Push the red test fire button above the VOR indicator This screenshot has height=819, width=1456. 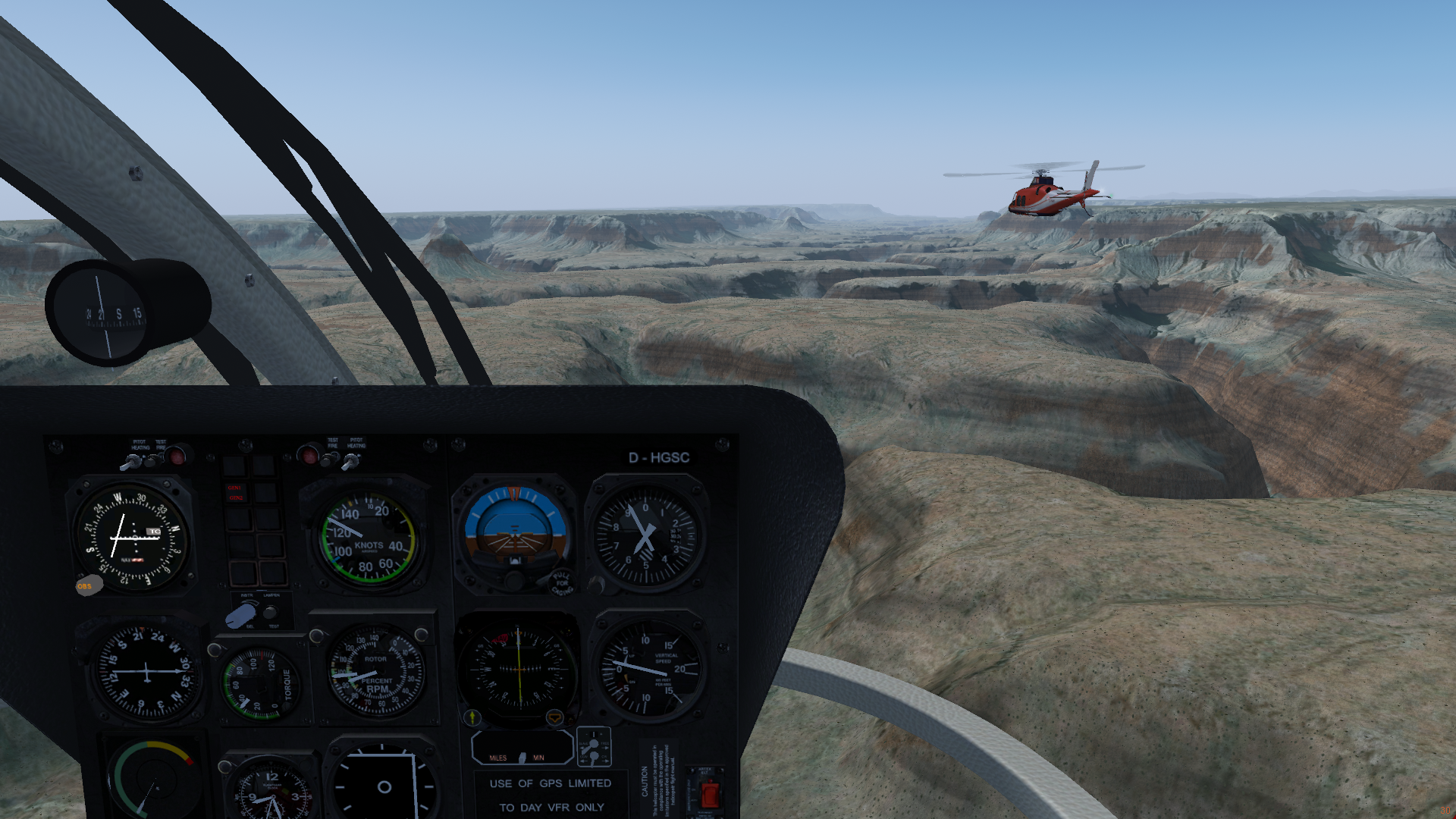pyautogui.click(x=176, y=456)
